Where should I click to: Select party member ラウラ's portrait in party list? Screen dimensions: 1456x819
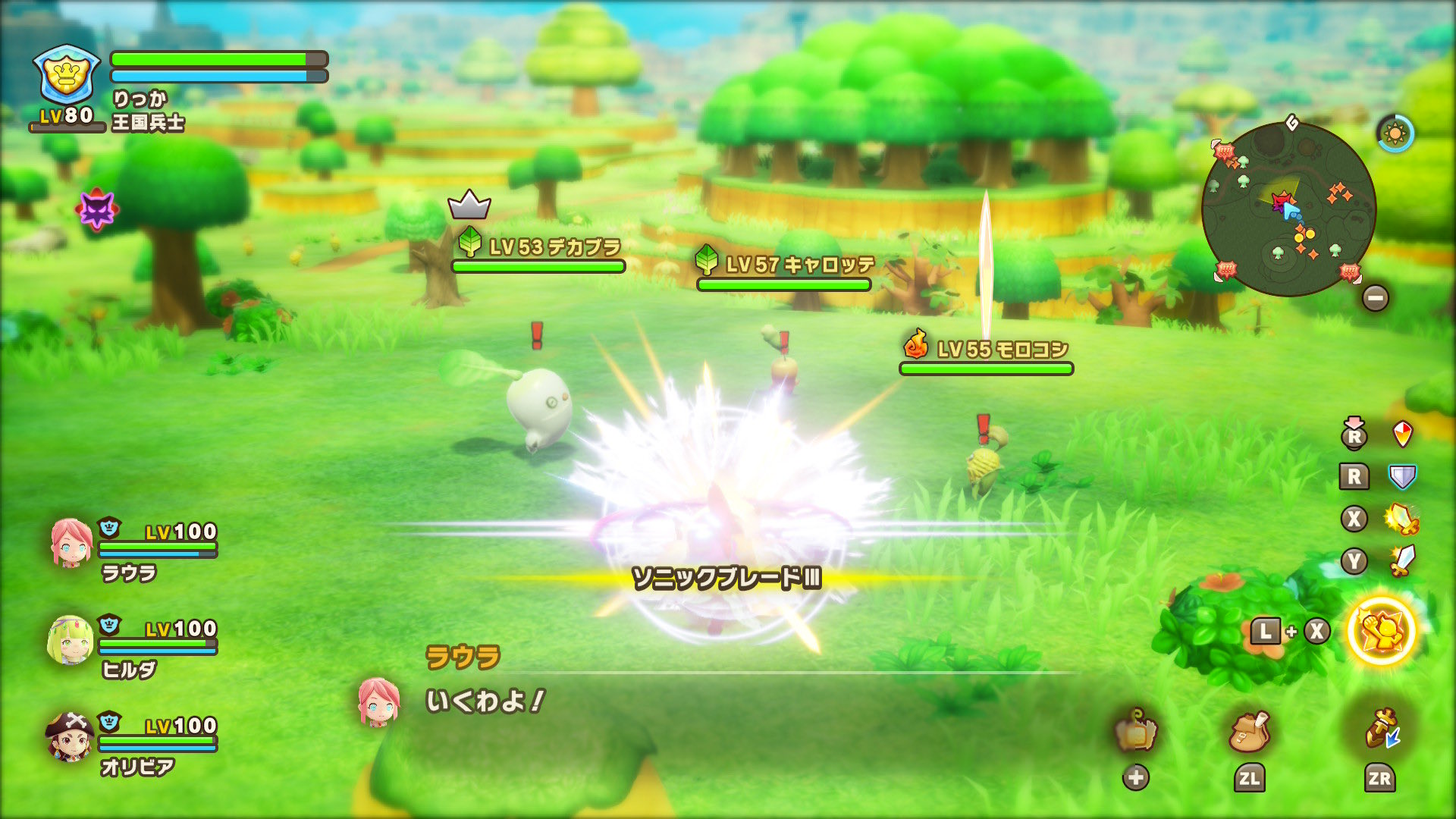tap(71, 543)
